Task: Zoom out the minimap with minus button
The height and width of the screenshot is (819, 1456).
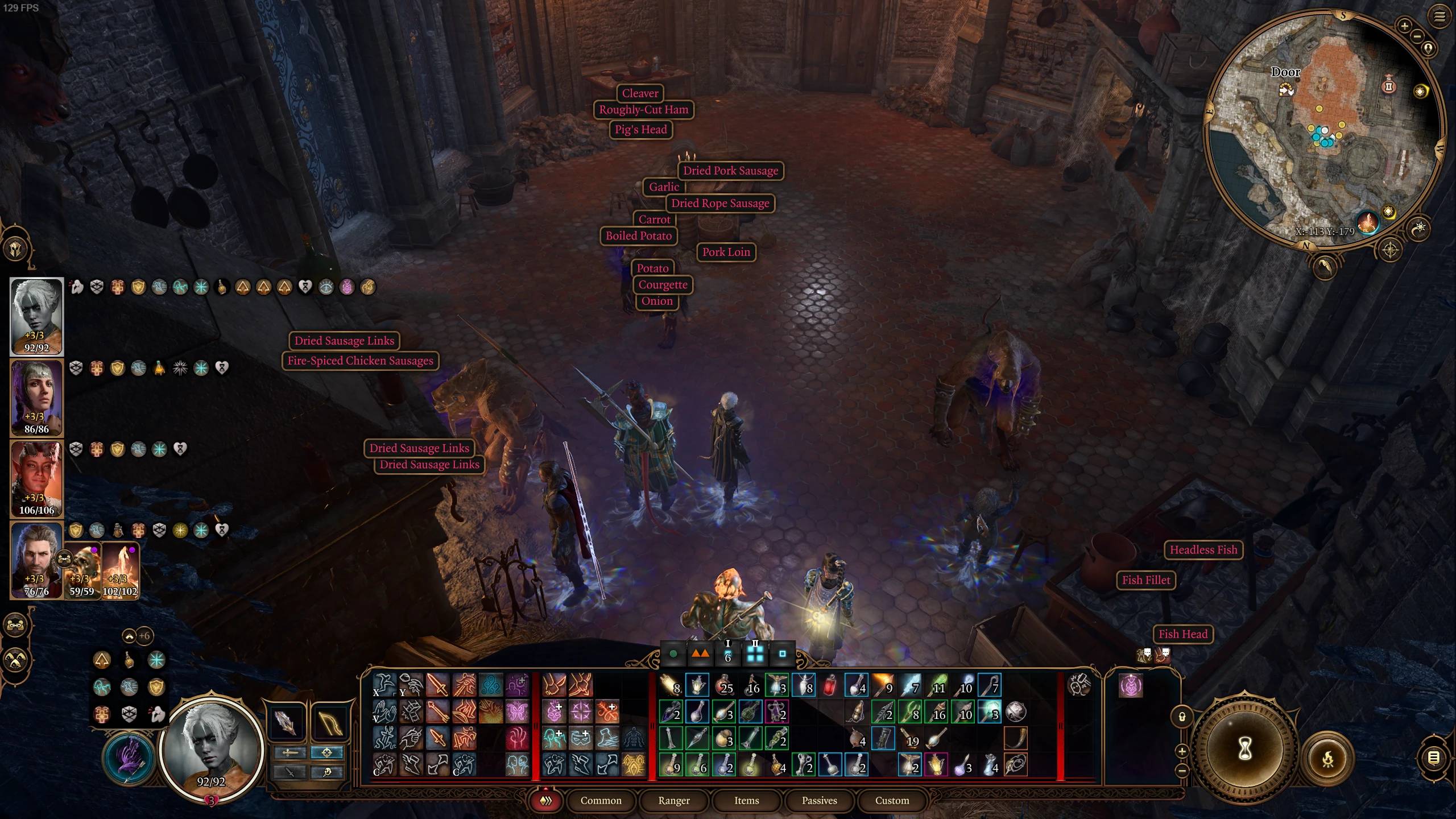Action: (x=1417, y=36)
